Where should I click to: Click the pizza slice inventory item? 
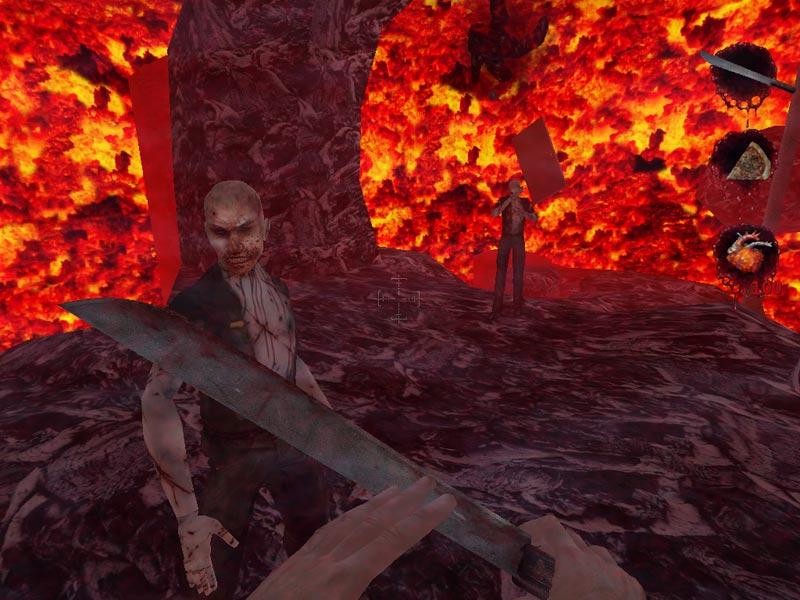pyautogui.click(x=749, y=162)
